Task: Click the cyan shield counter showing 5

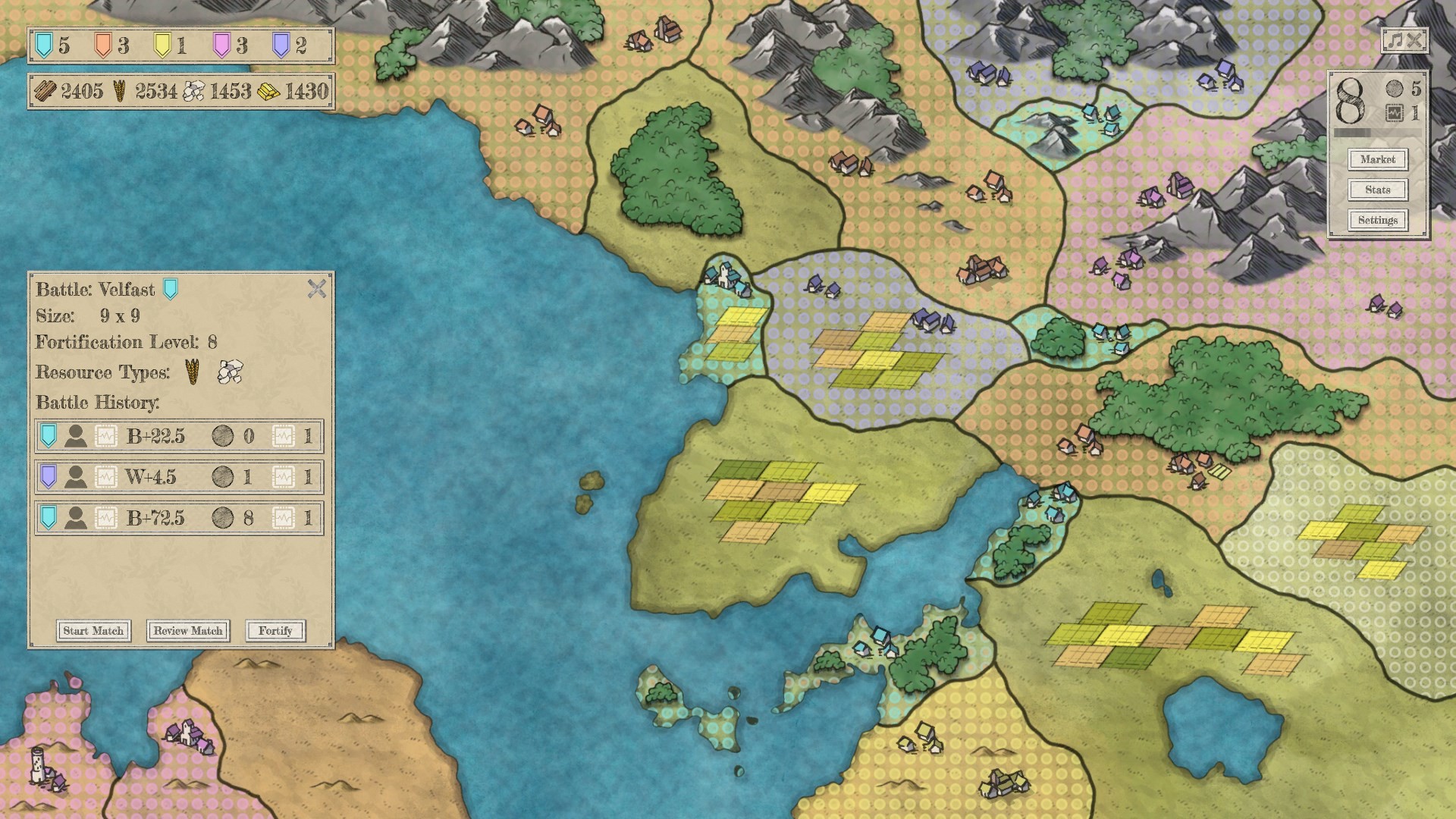Action: coord(44,45)
